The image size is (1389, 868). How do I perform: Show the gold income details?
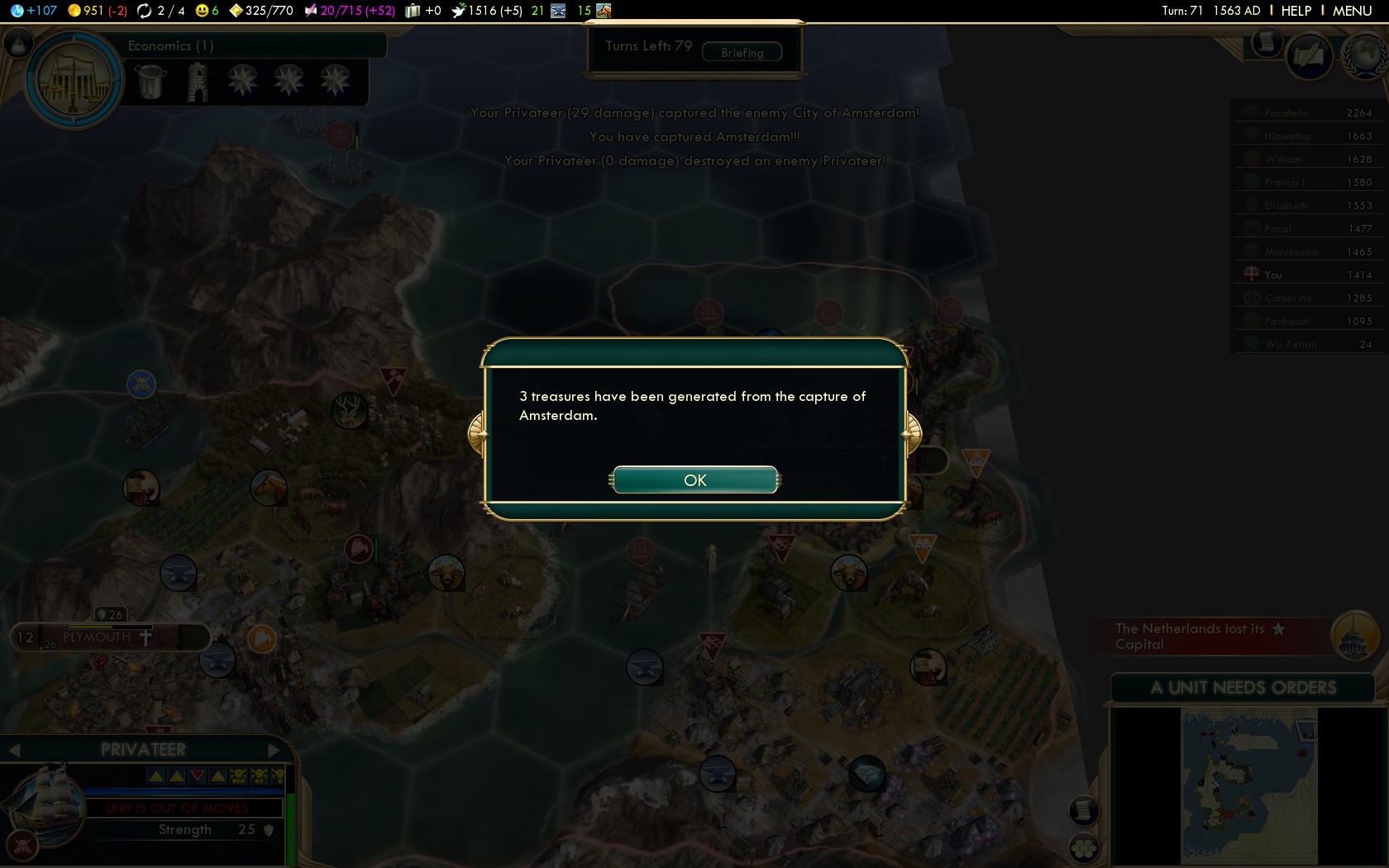97,11
